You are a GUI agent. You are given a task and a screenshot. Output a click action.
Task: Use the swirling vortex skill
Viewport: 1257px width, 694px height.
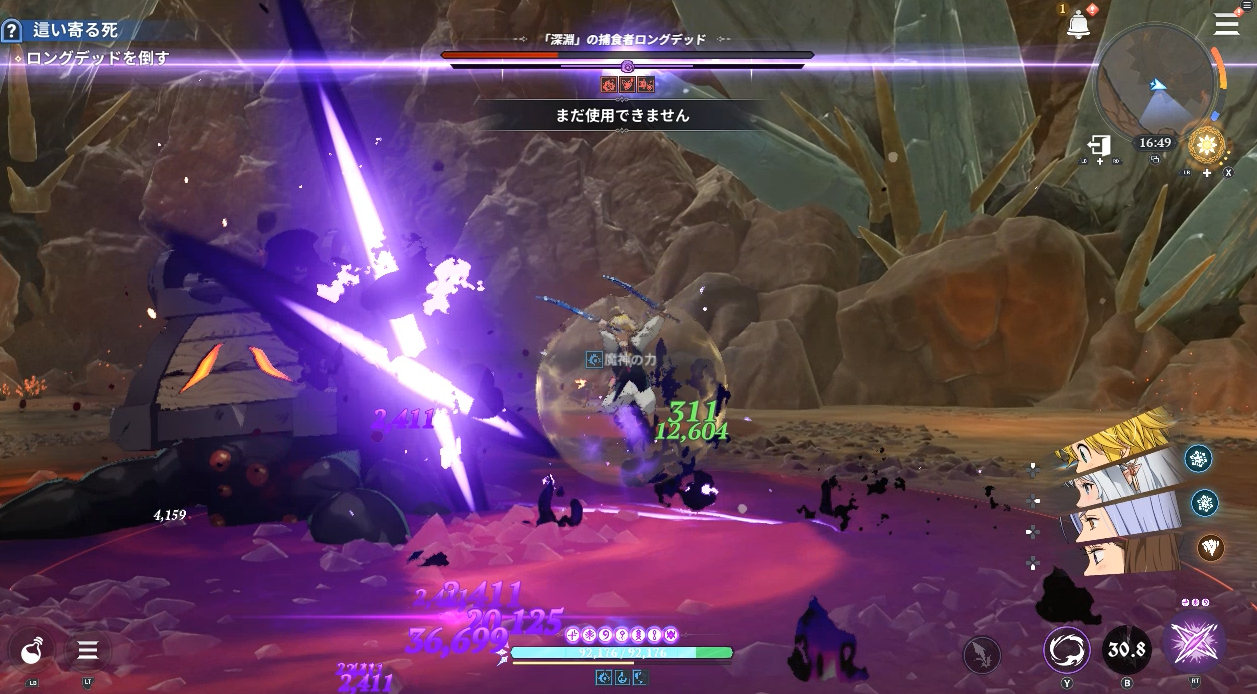[1067, 651]
